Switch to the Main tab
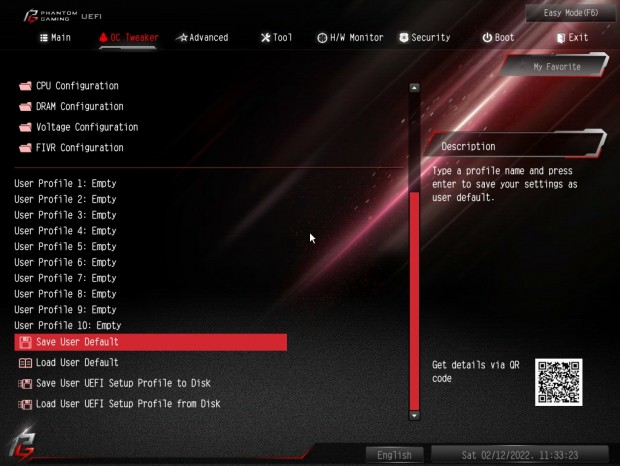620x466 pixels. [x=55, y=37]
